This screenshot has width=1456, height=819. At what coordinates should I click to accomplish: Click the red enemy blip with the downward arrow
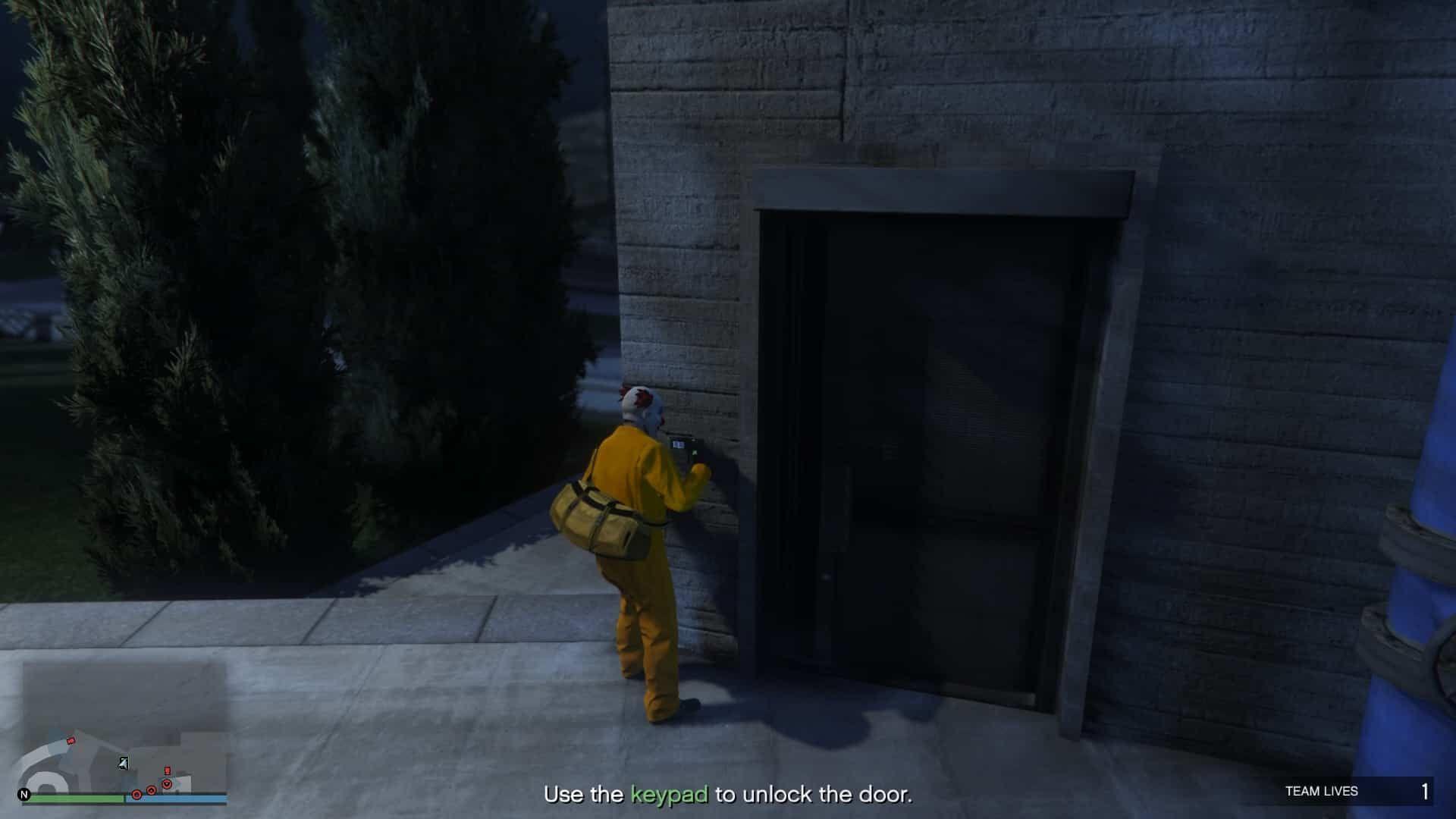click(x=167, y=783)
